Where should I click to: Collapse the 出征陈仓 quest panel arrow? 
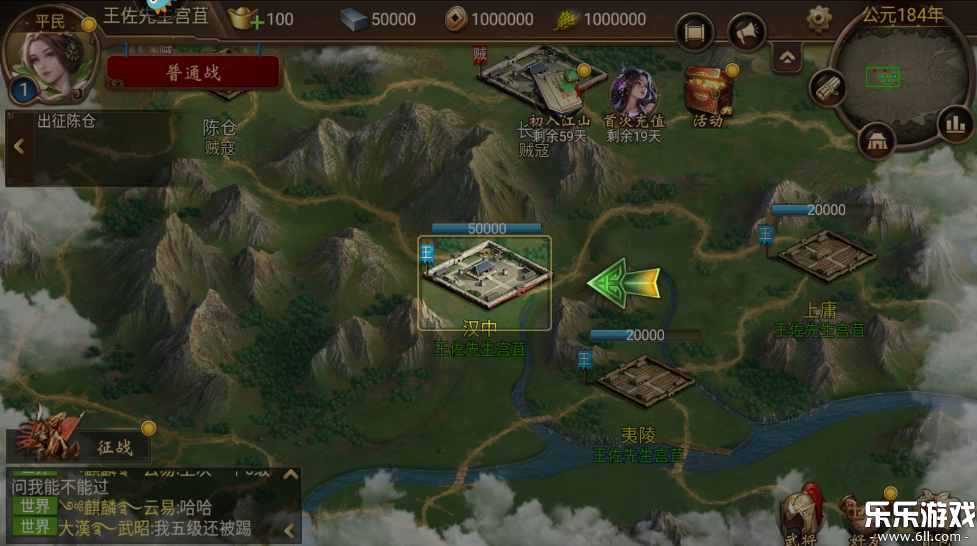[x=19, y=146]
